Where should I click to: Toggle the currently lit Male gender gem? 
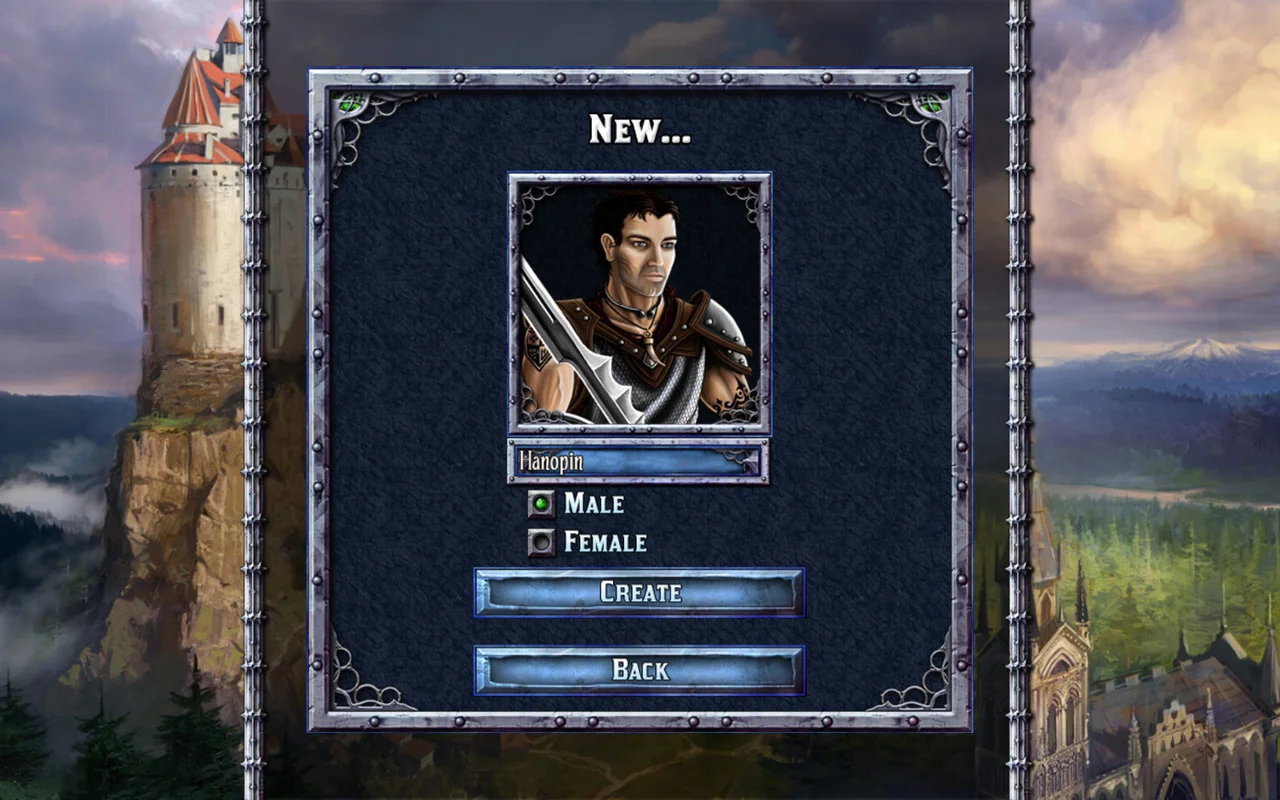pyautogui.click(x=541, y=504)
